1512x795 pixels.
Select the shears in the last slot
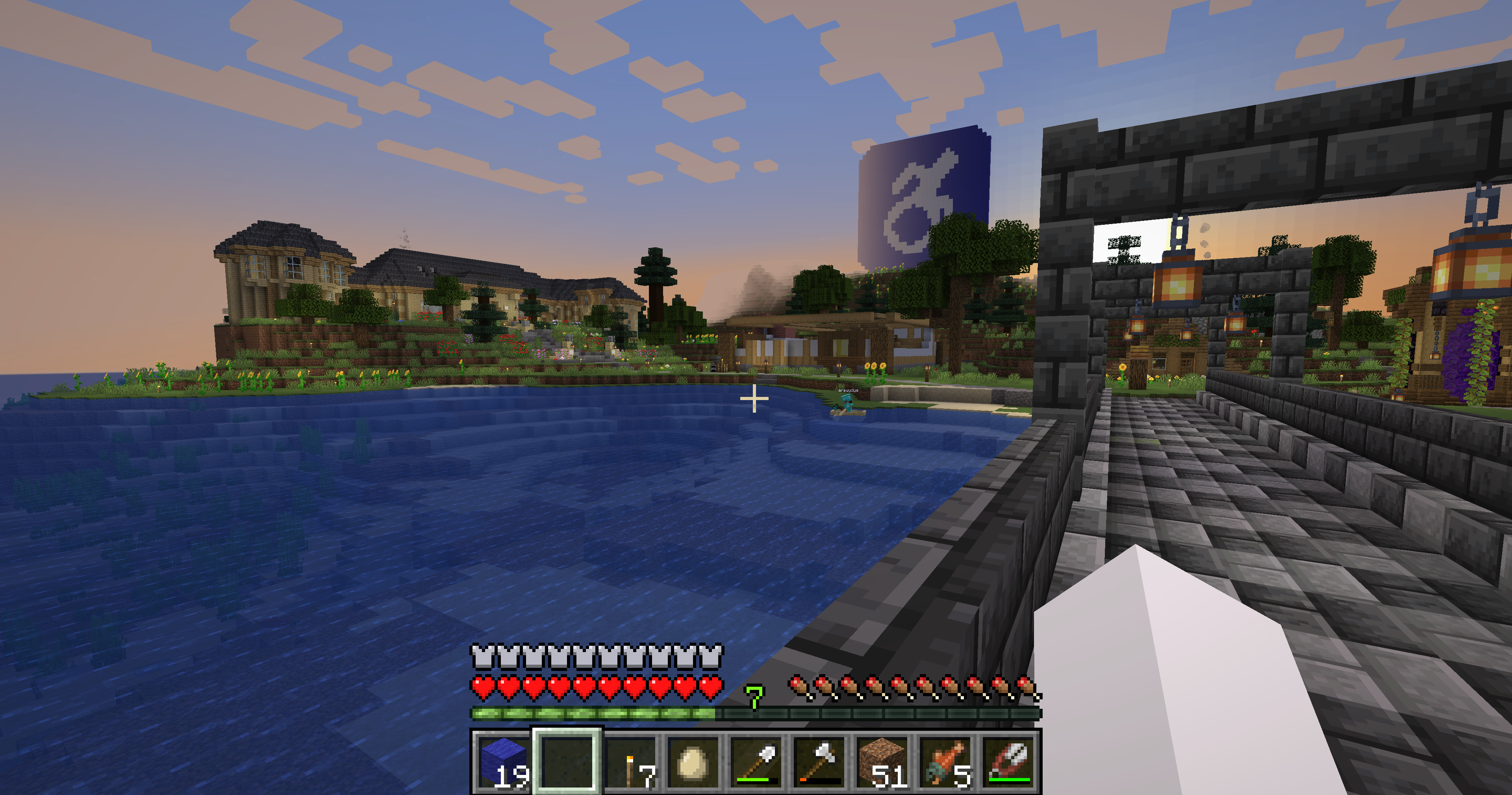[1010, 762]
